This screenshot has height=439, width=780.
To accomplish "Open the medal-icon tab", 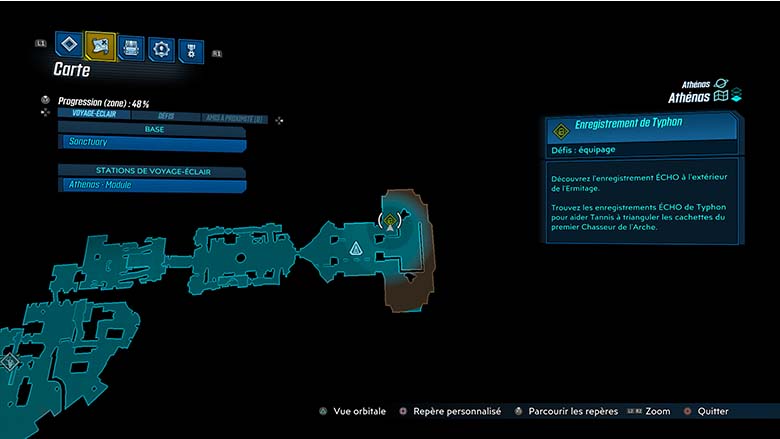I will tap(190, 50).
